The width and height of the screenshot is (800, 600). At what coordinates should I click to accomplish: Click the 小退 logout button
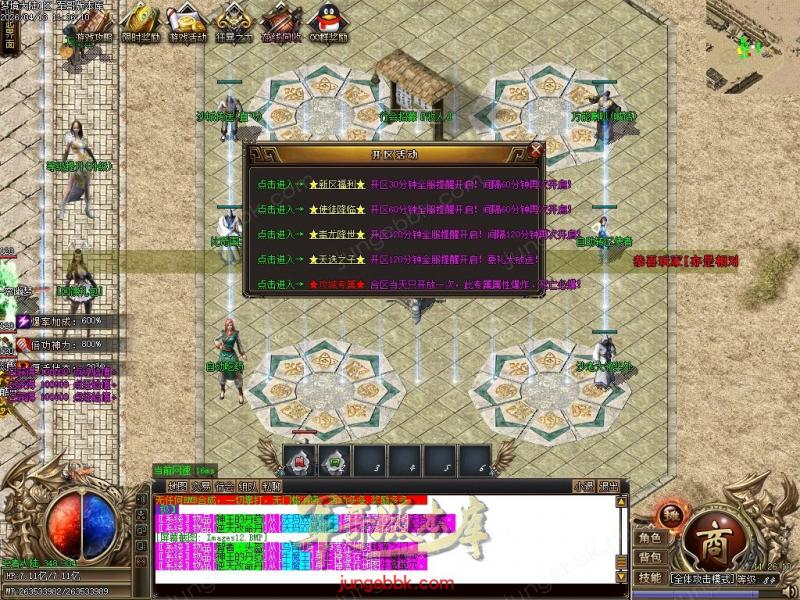point(583,486)
